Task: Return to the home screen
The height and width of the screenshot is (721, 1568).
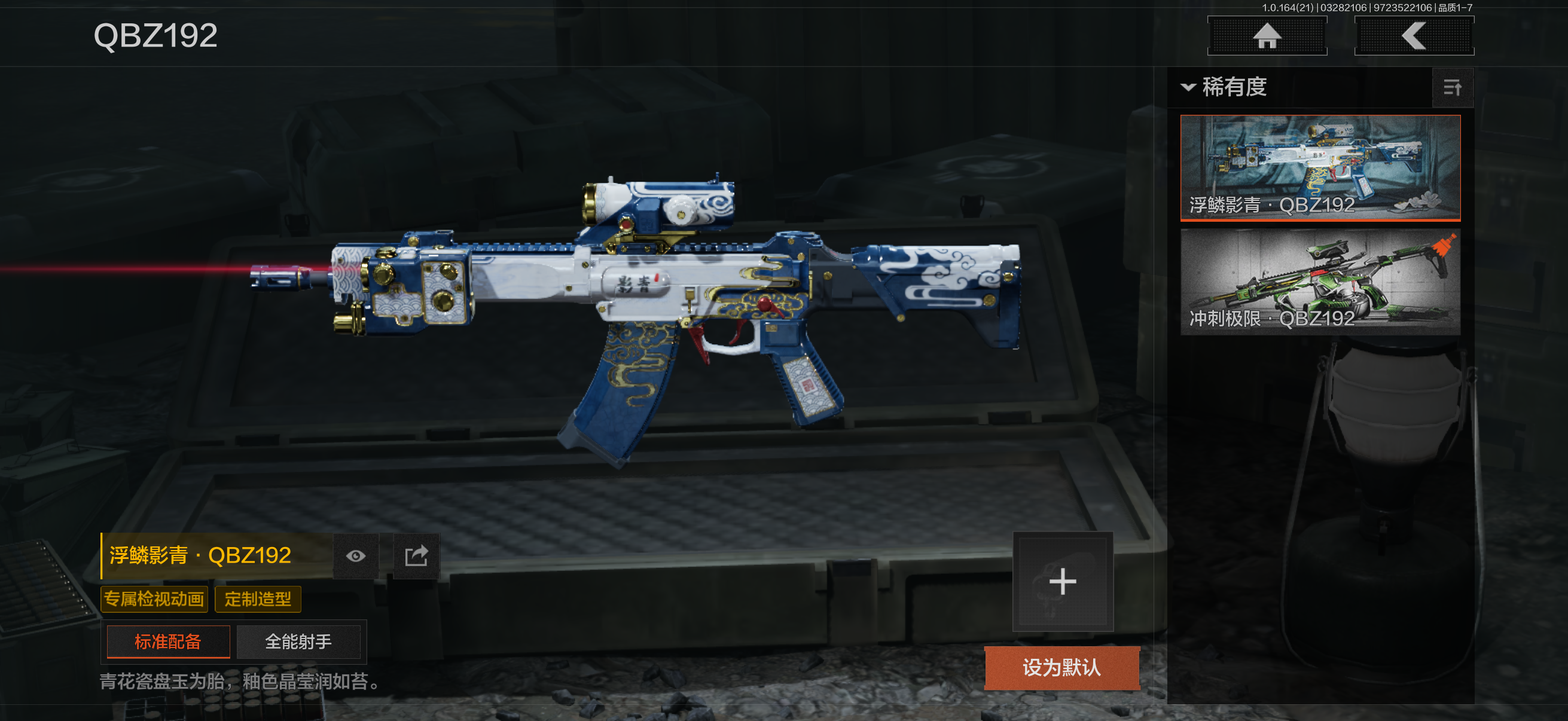Action: (1267, 36)
